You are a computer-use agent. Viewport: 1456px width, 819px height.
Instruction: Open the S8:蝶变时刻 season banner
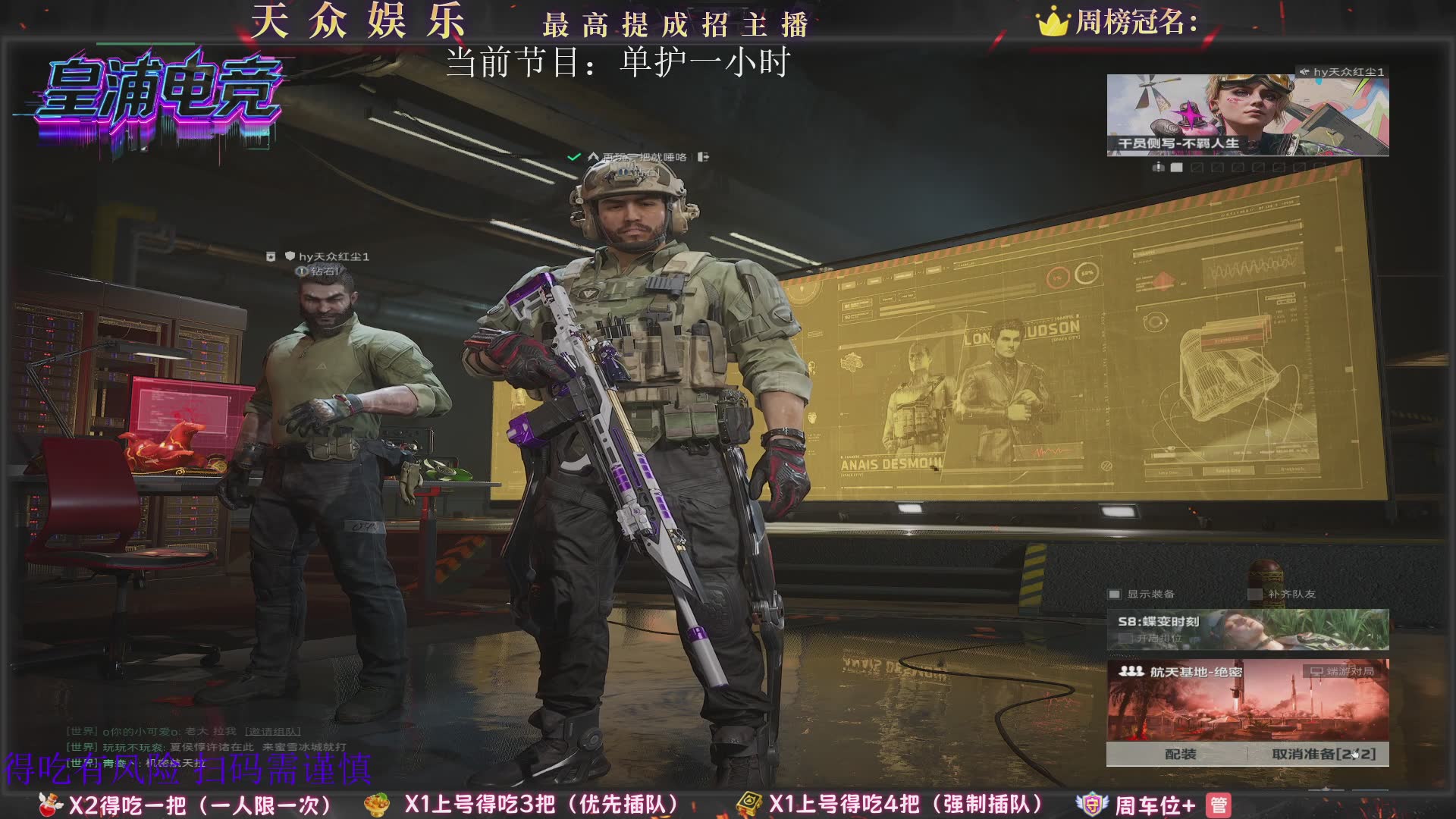[x=1247, y=629]
